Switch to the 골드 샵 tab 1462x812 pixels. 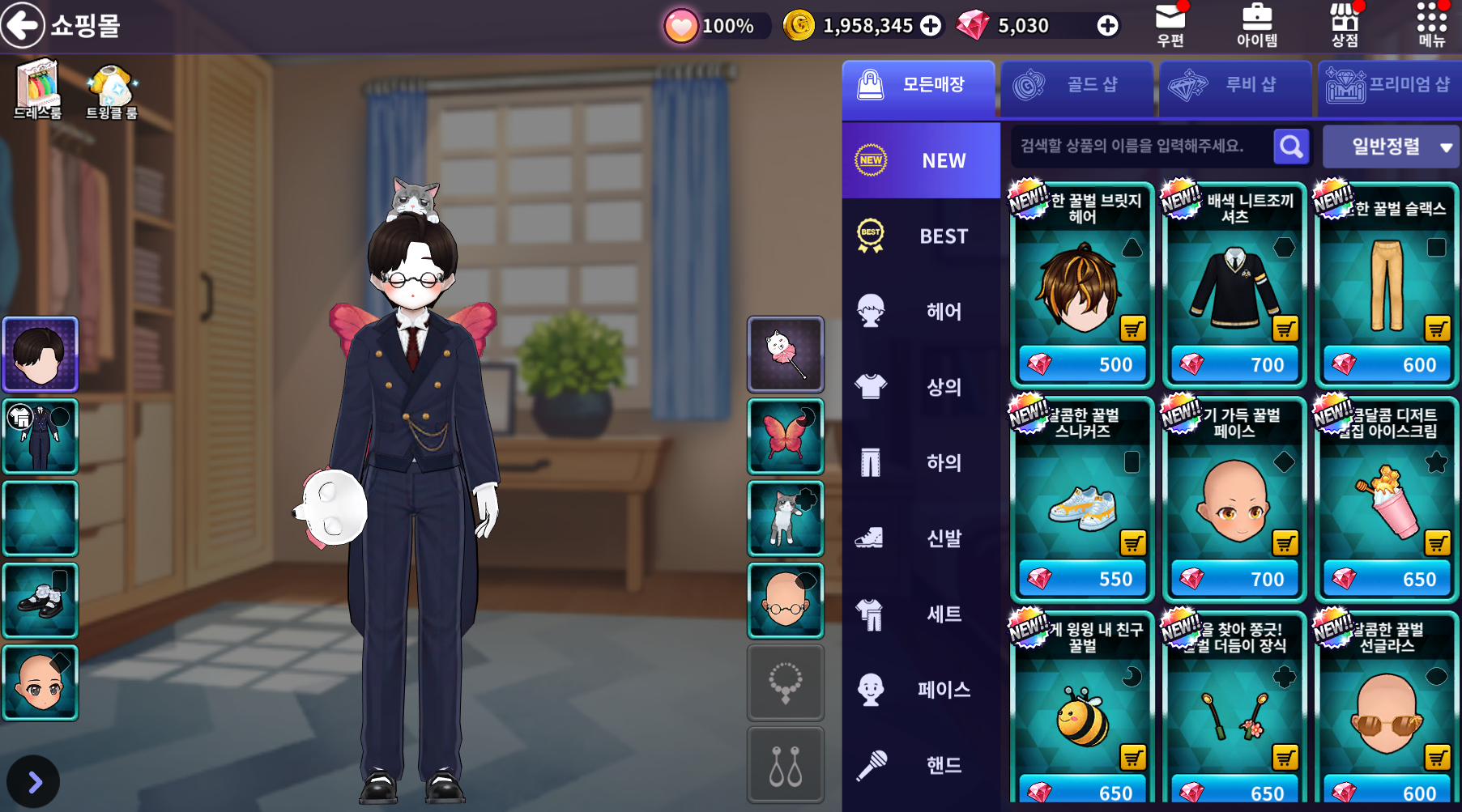(1076, 85)
